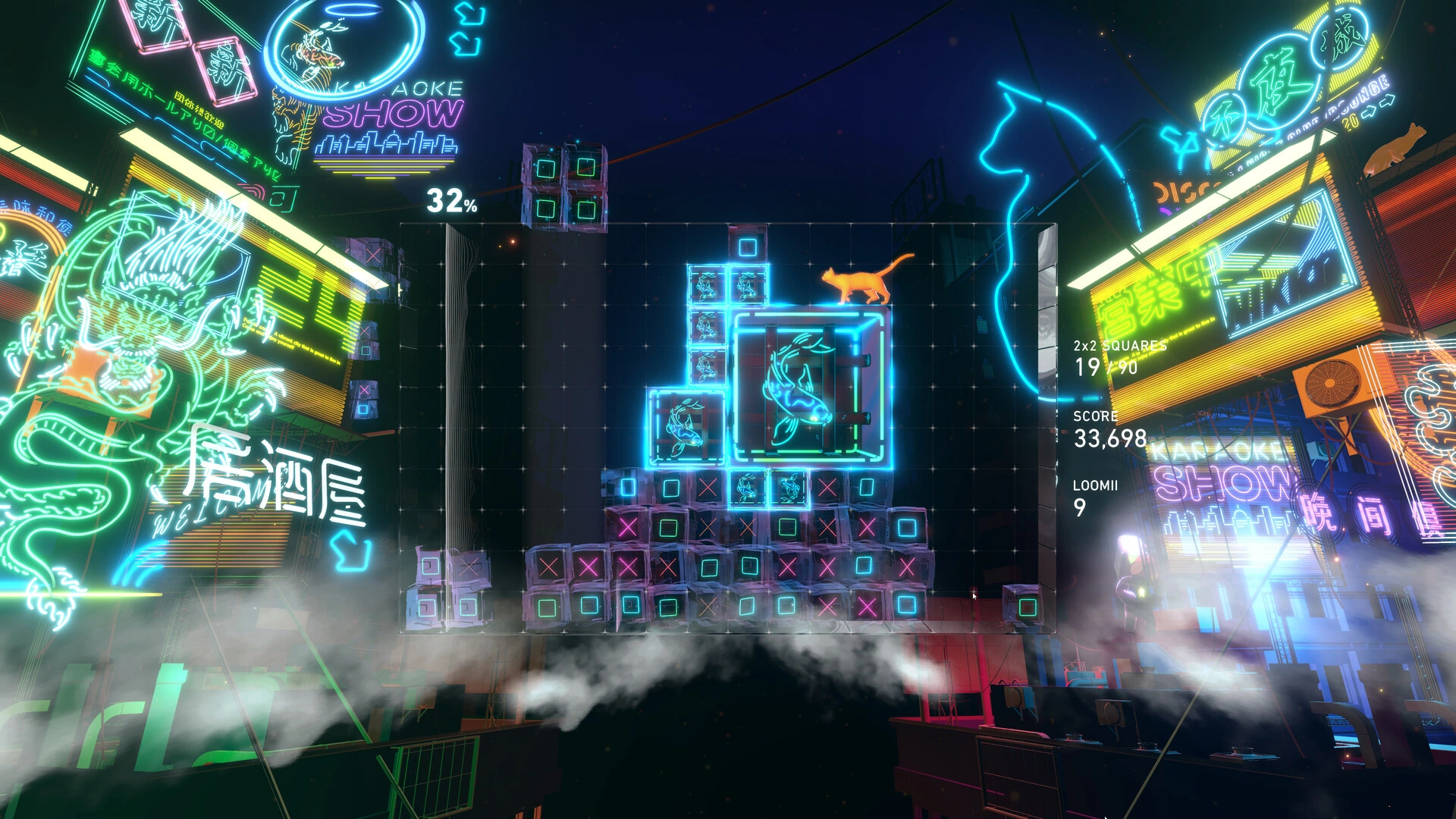Click the orange cat atop the right billboard
This screenshot has height=819, width=1456.
(x=1395, y=148)
